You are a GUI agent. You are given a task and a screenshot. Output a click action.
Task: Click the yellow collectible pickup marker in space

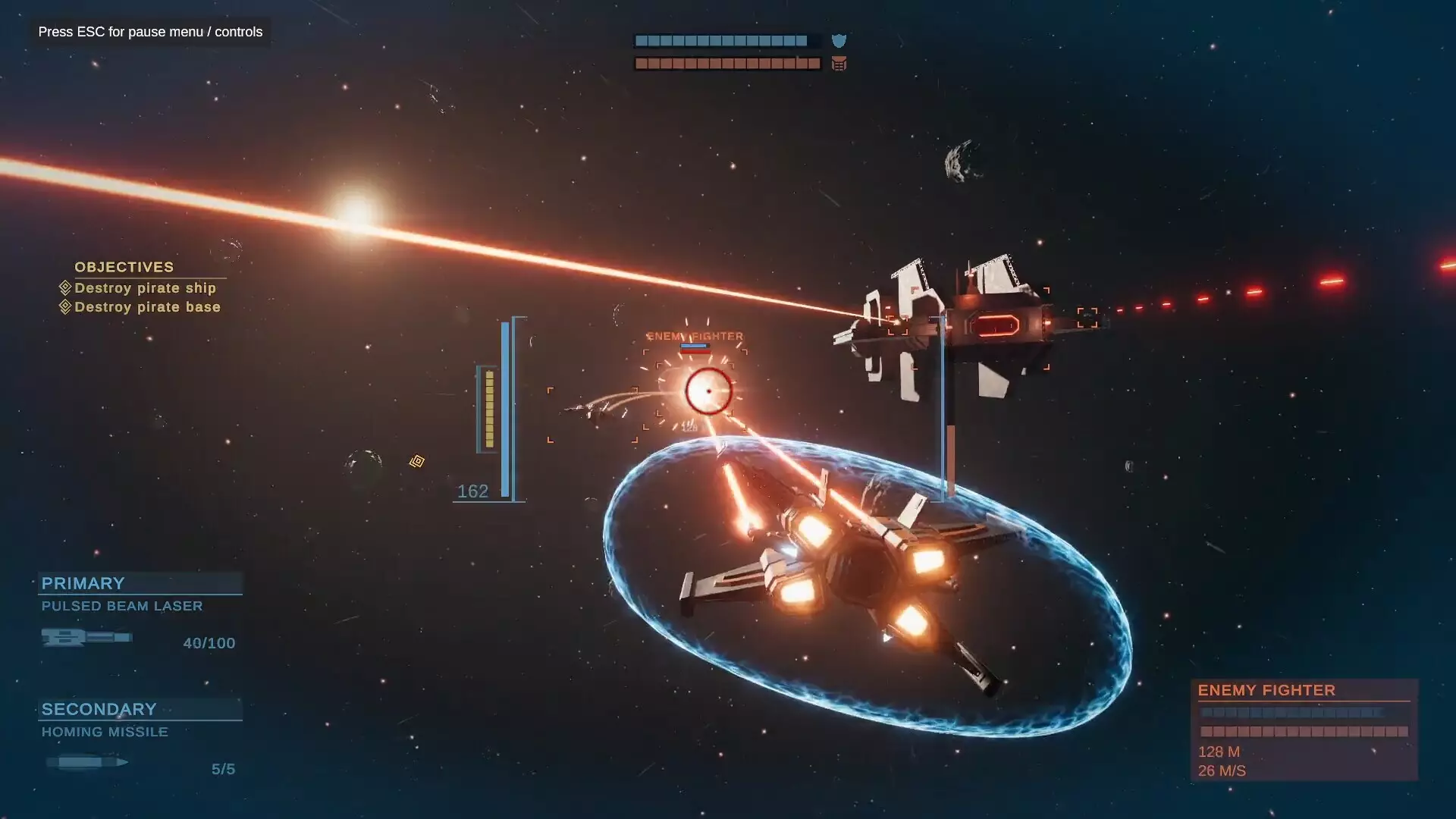point(416,461)
